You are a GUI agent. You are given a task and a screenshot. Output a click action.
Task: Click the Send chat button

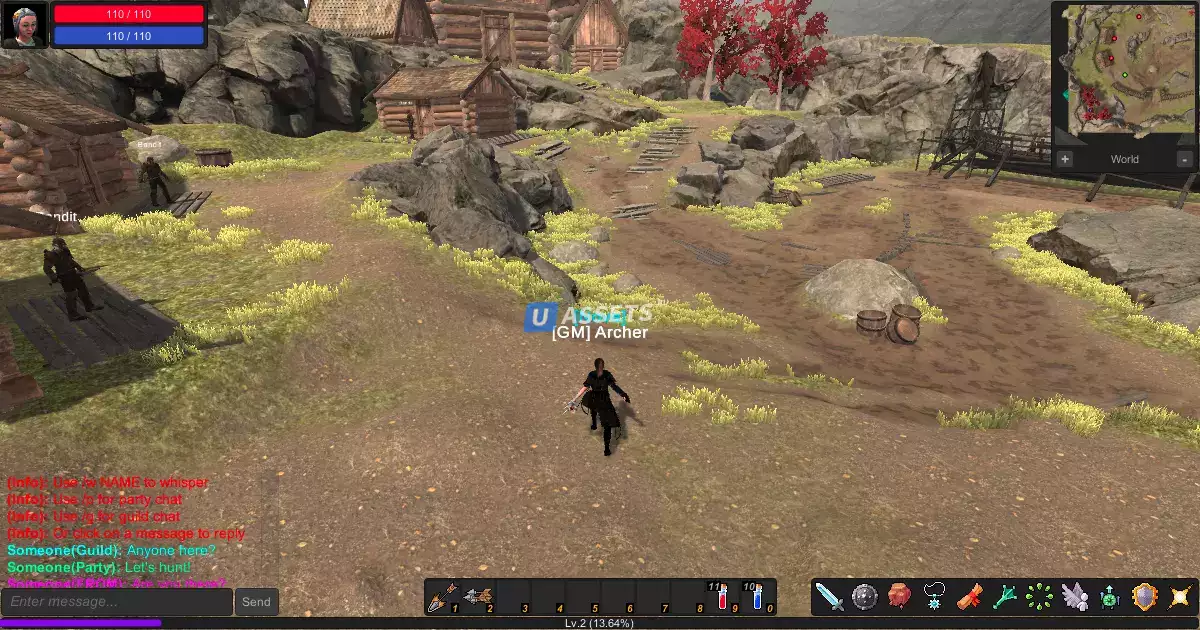(x=256, y=602)
